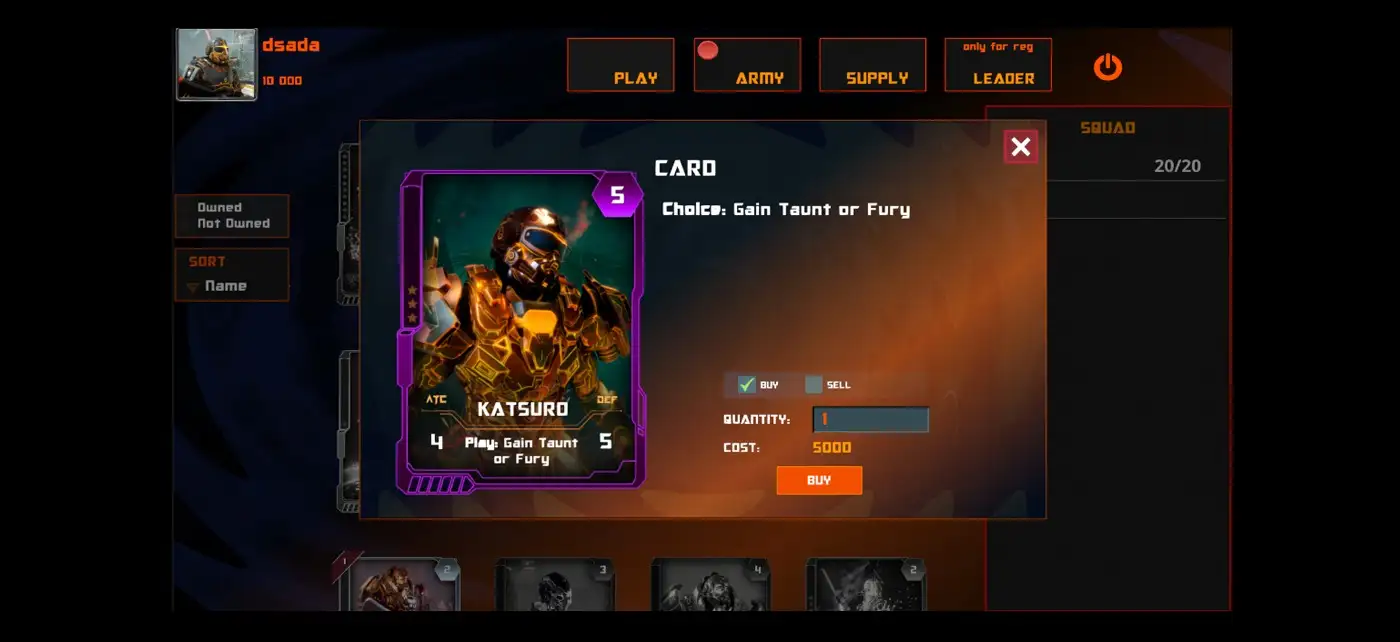Open the LEADER menu

(x=998, y=65)
